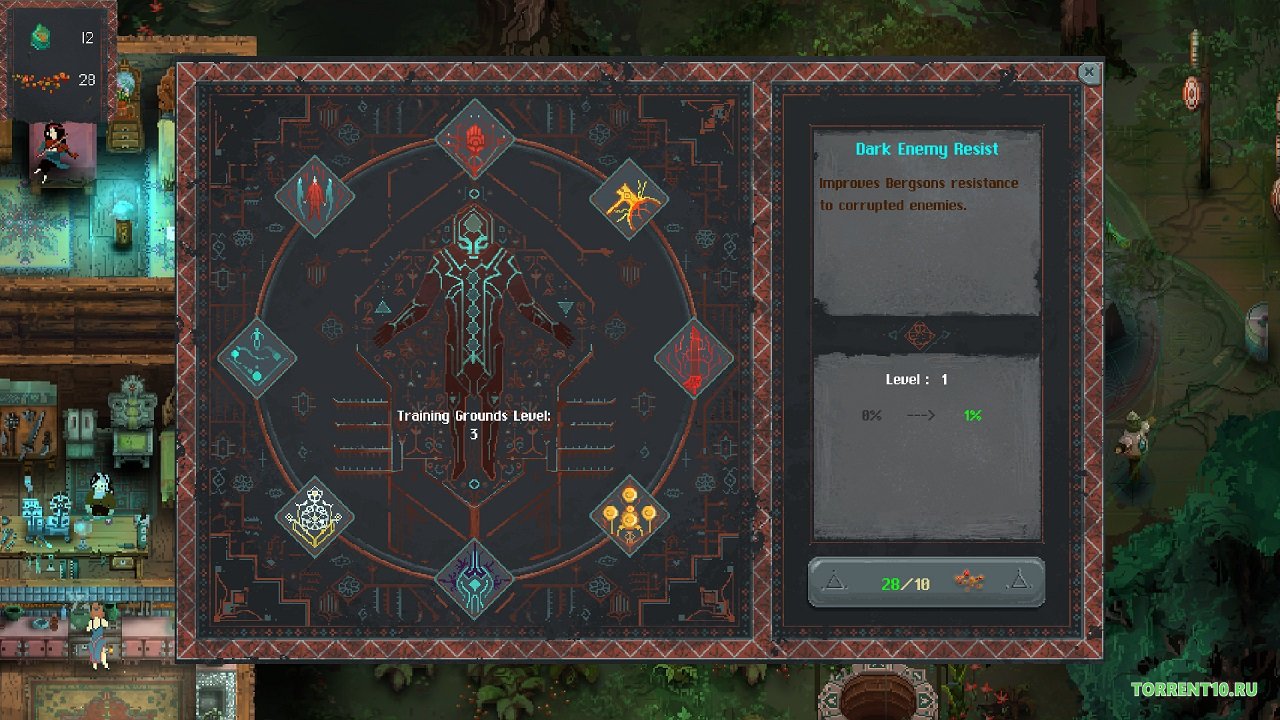Select the red hand upgrade icon
Viewport: 1280px width, 720px height.
(475, 138)
